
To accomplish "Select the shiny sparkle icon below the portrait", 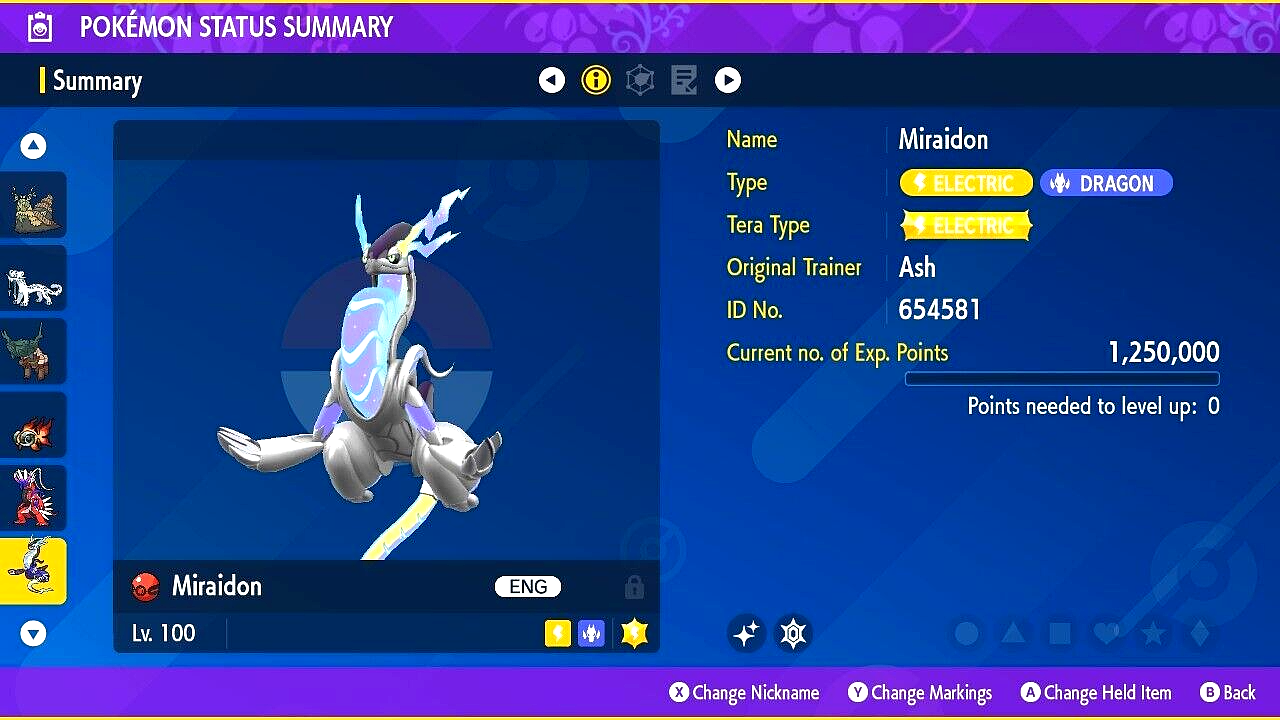I will (x=746, y=633).
